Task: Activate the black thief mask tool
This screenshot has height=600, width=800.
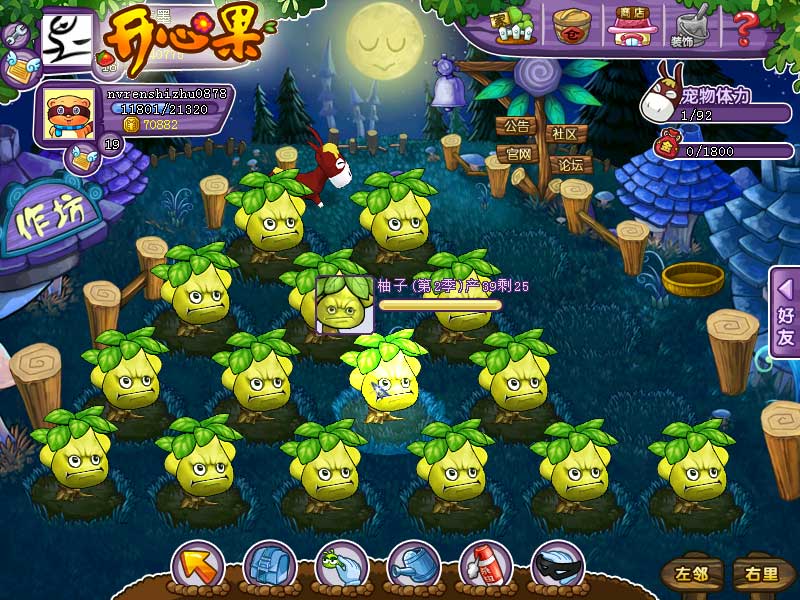Action: point(557,567)
